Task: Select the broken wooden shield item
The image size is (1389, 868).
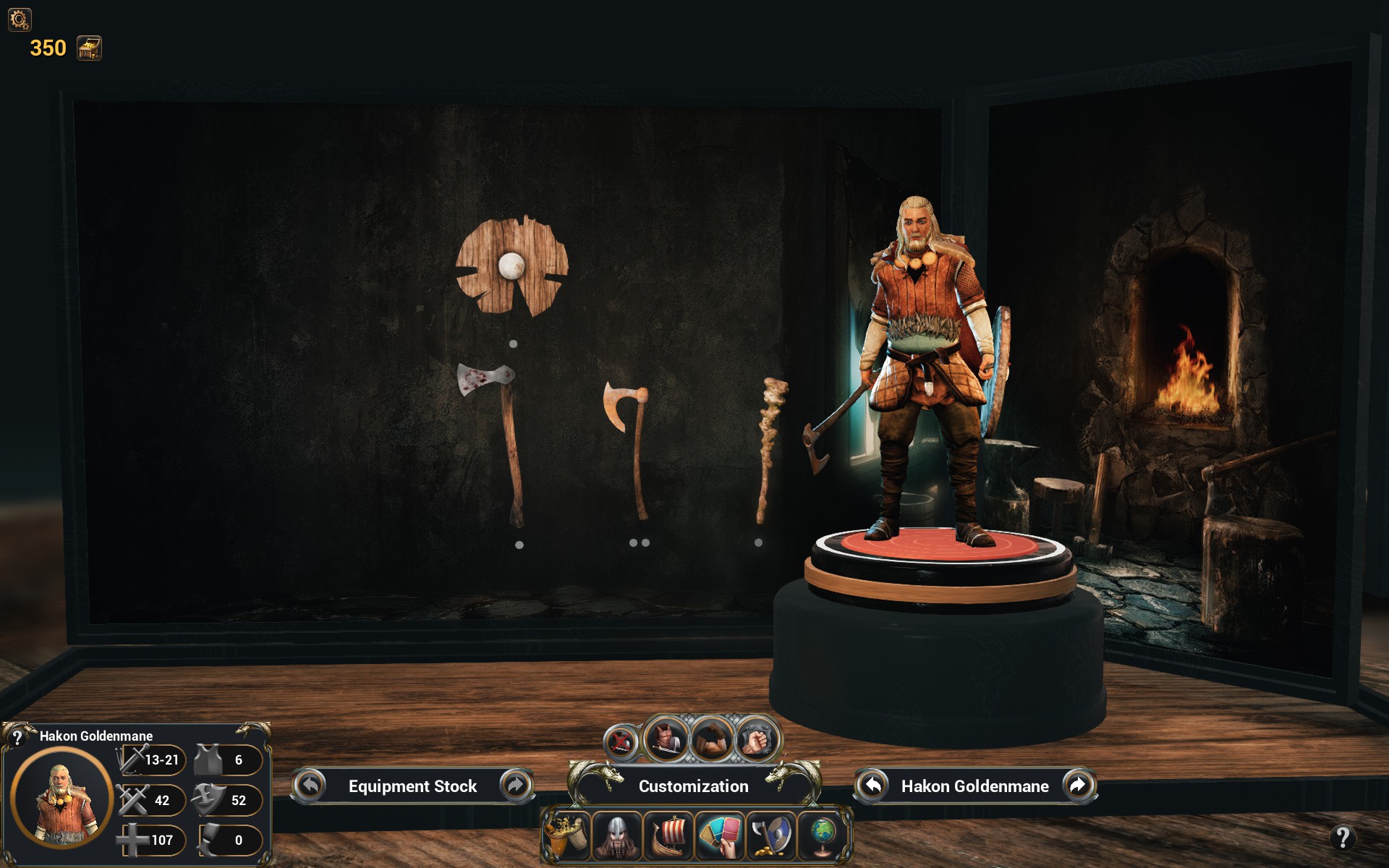Action: coord(511,267)
